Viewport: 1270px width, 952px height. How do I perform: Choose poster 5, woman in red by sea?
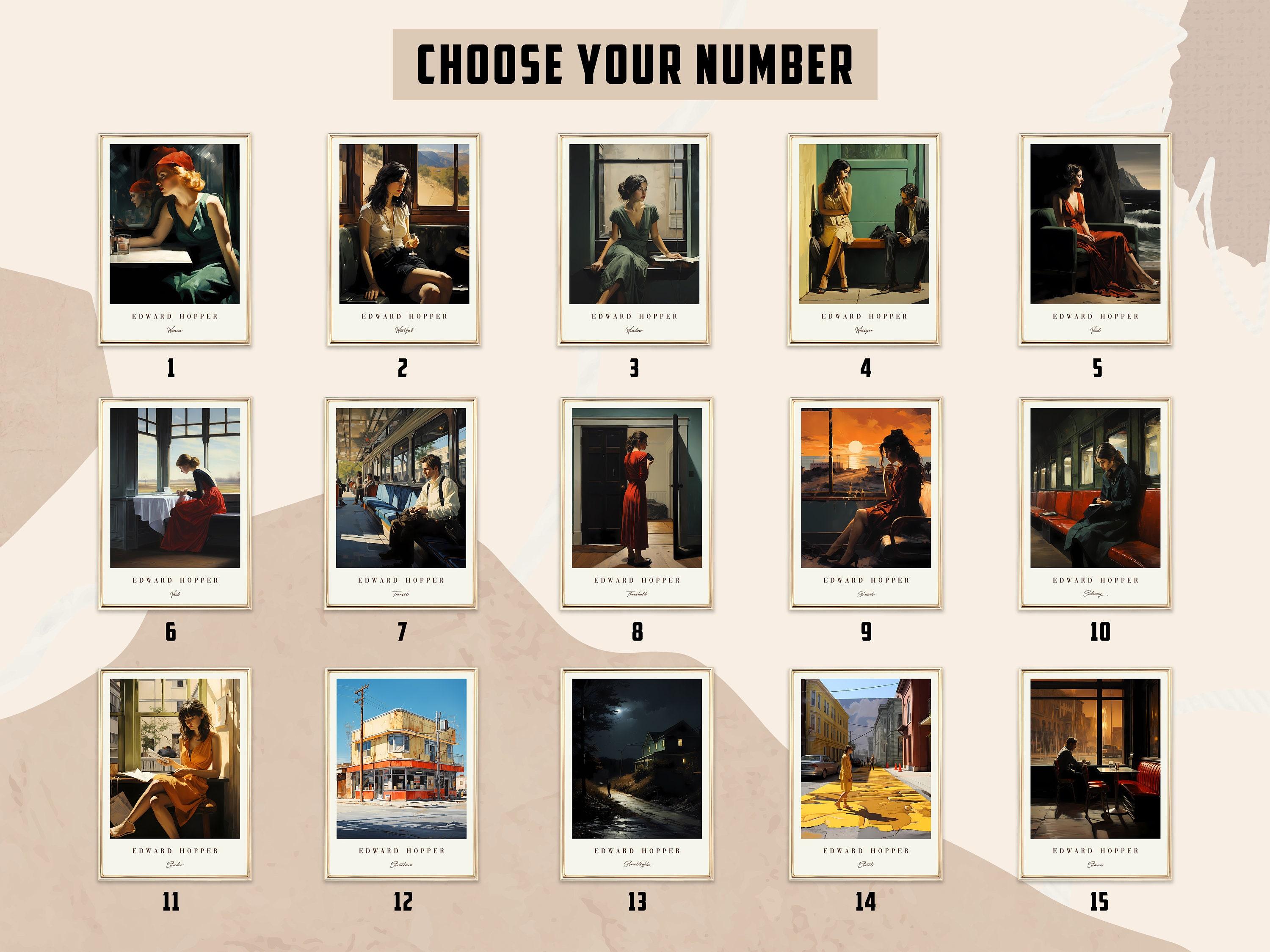tap(1095, 224)
